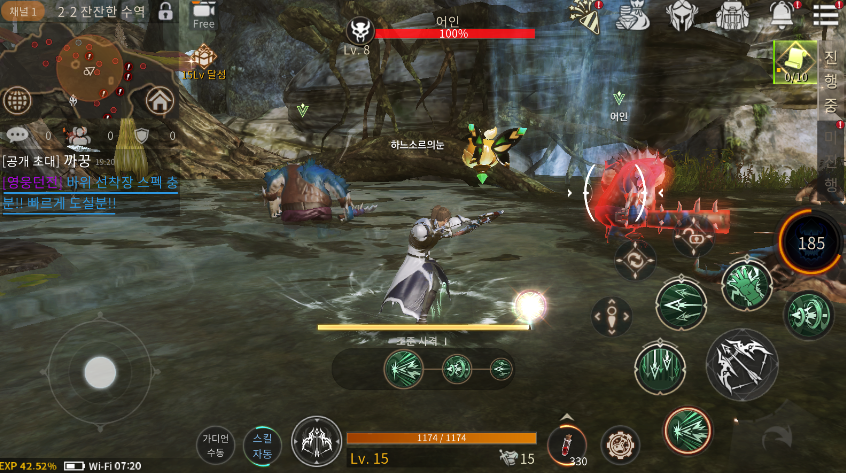Viewport: 846px width, 473px height.
Task: Tap the home return button
Action: [x=159, y=99]
